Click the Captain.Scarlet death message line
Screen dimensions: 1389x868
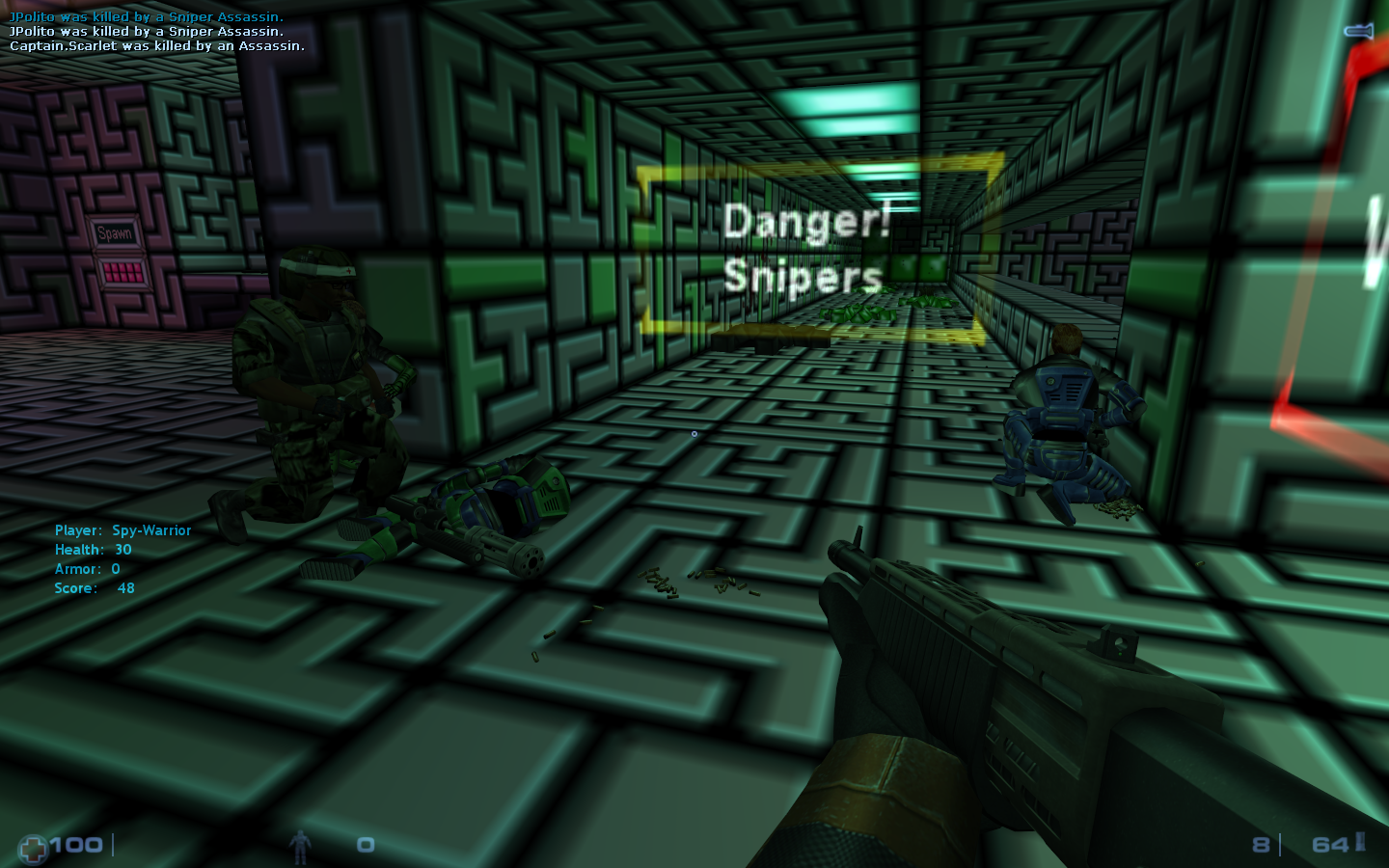155,45
